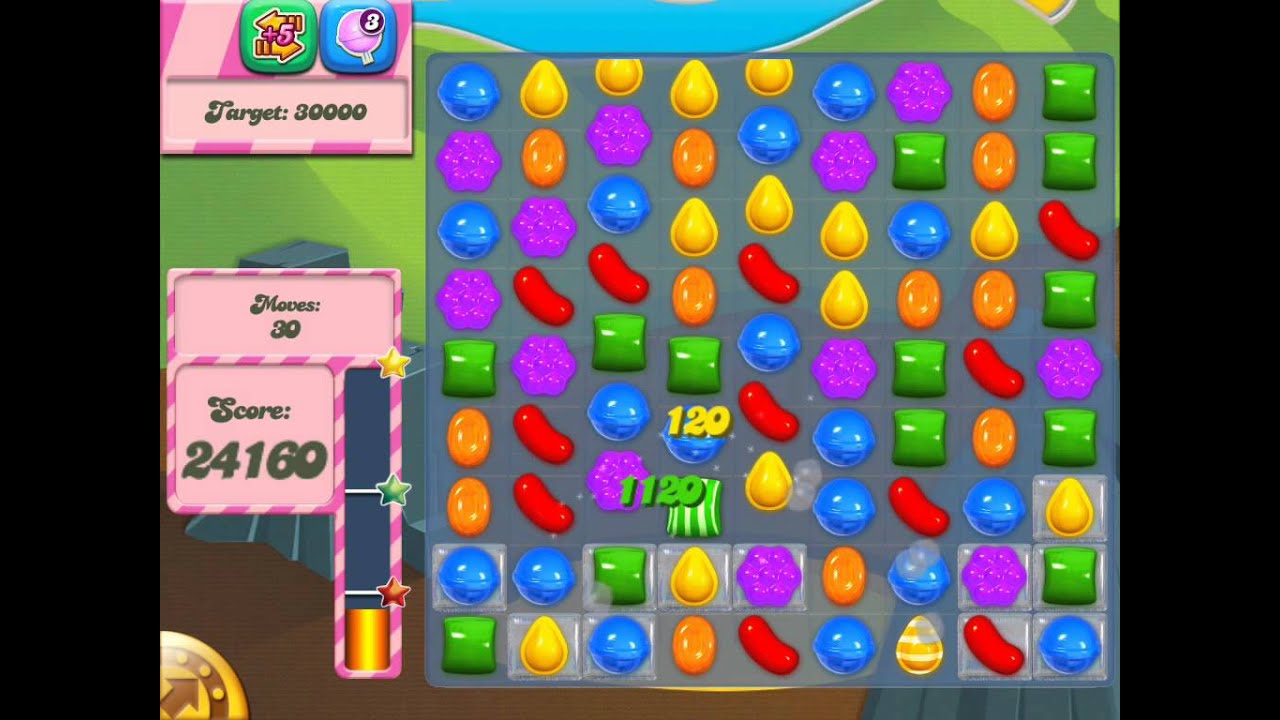Pick the purple candy in the top row
The image size is (1280, 720).
[x=919, y=92]
